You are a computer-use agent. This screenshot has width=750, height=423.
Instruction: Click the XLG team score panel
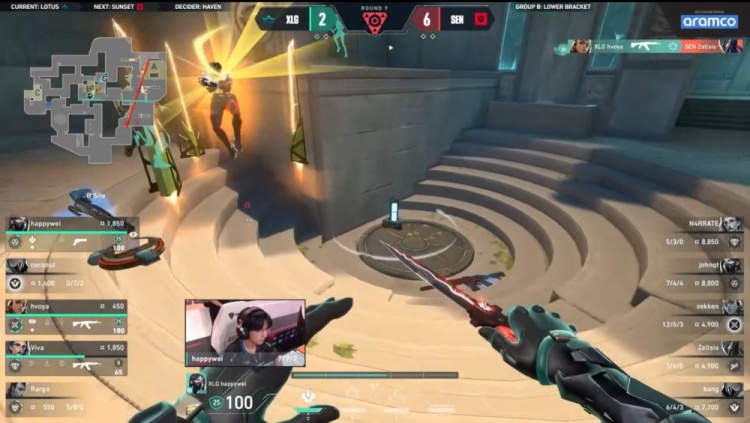click(x=298, y=19)
